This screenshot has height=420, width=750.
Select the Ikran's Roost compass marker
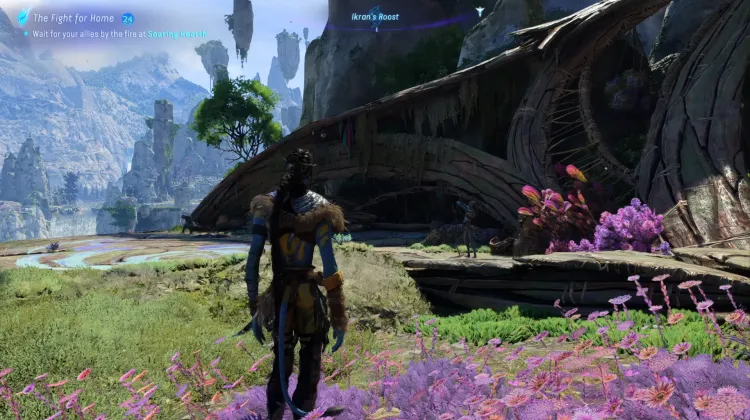tap(376, 16)
